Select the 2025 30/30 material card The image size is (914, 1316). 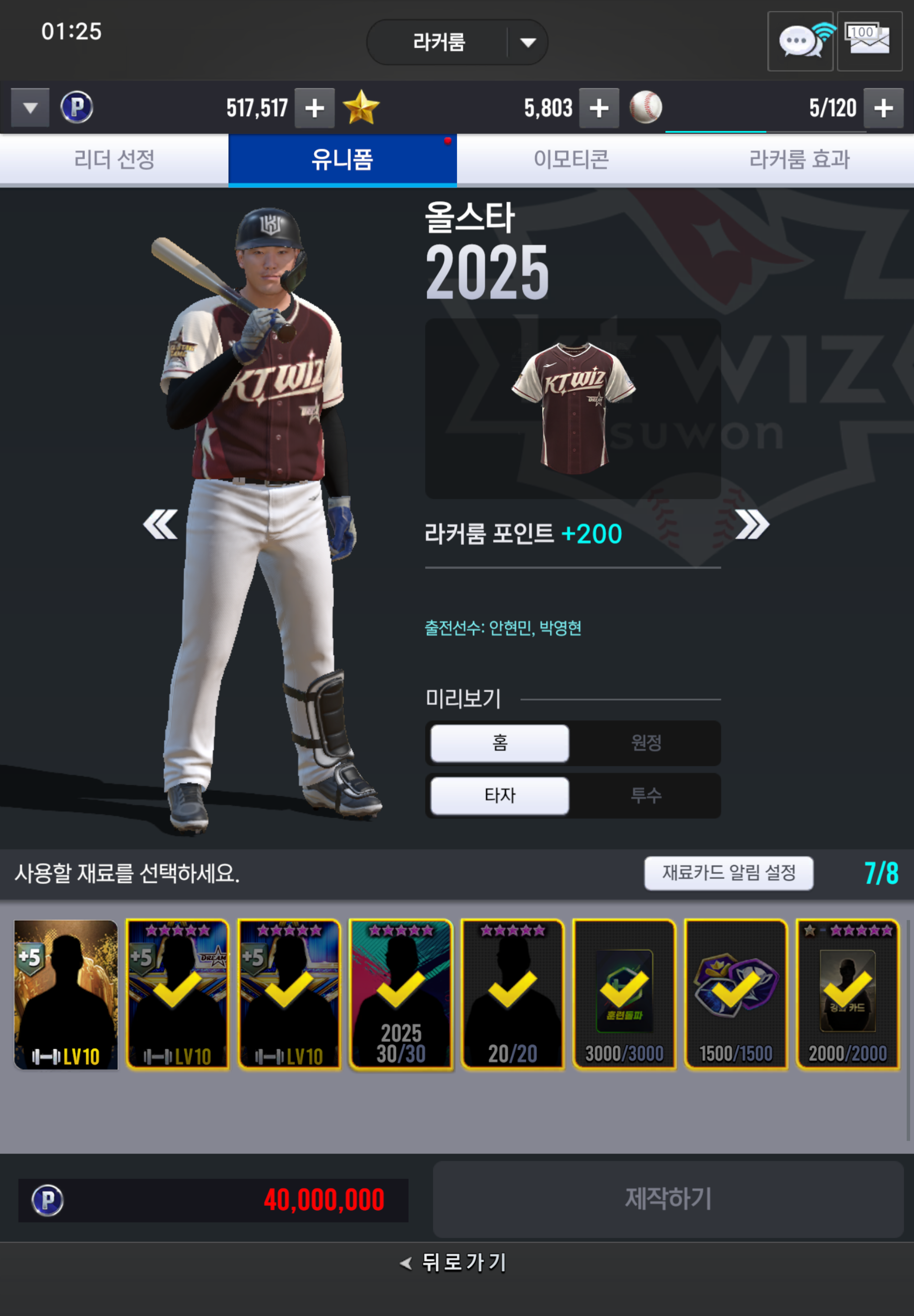point(401,994)
